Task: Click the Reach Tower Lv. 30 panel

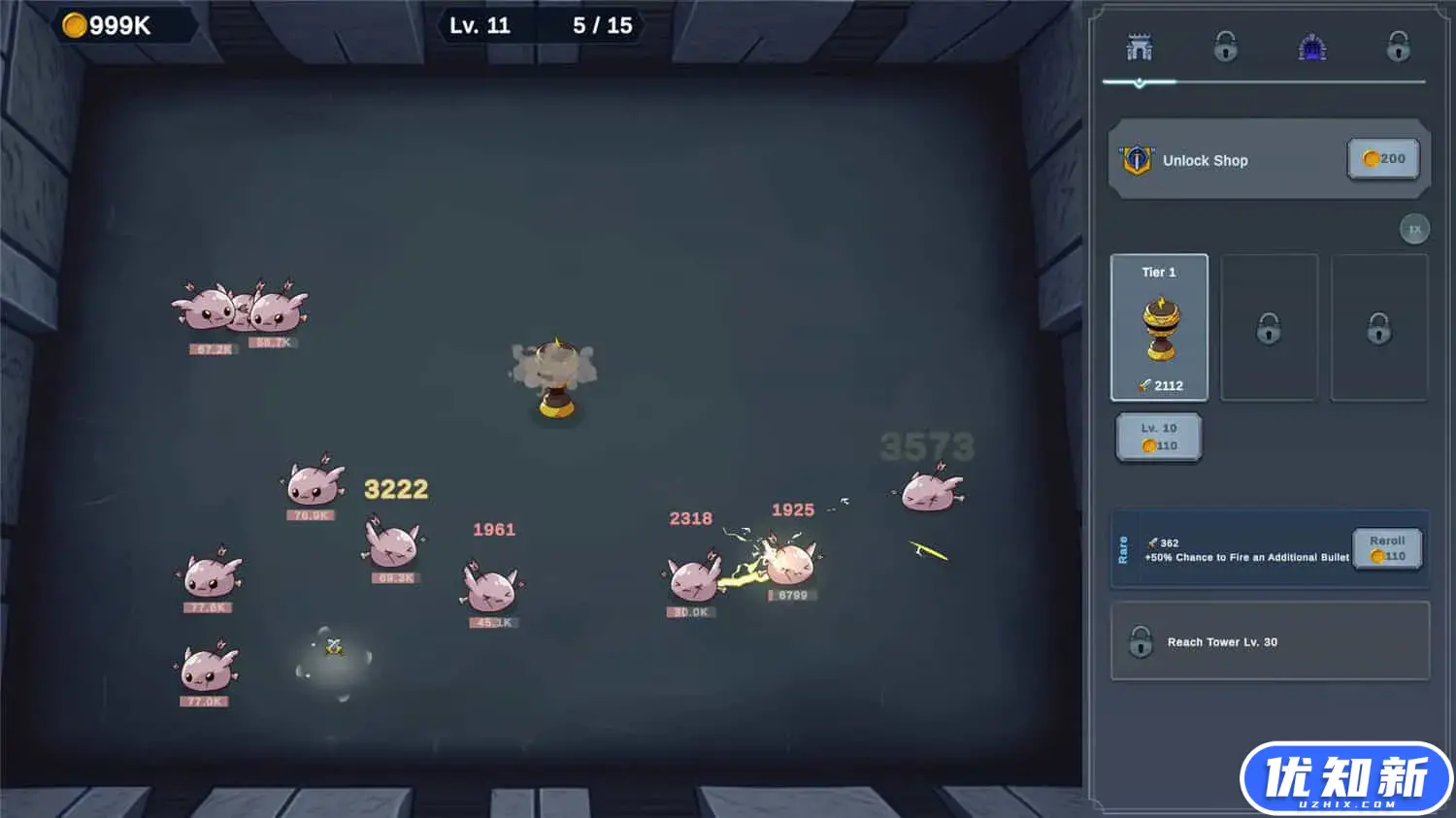Action: tap(1270, 641)
